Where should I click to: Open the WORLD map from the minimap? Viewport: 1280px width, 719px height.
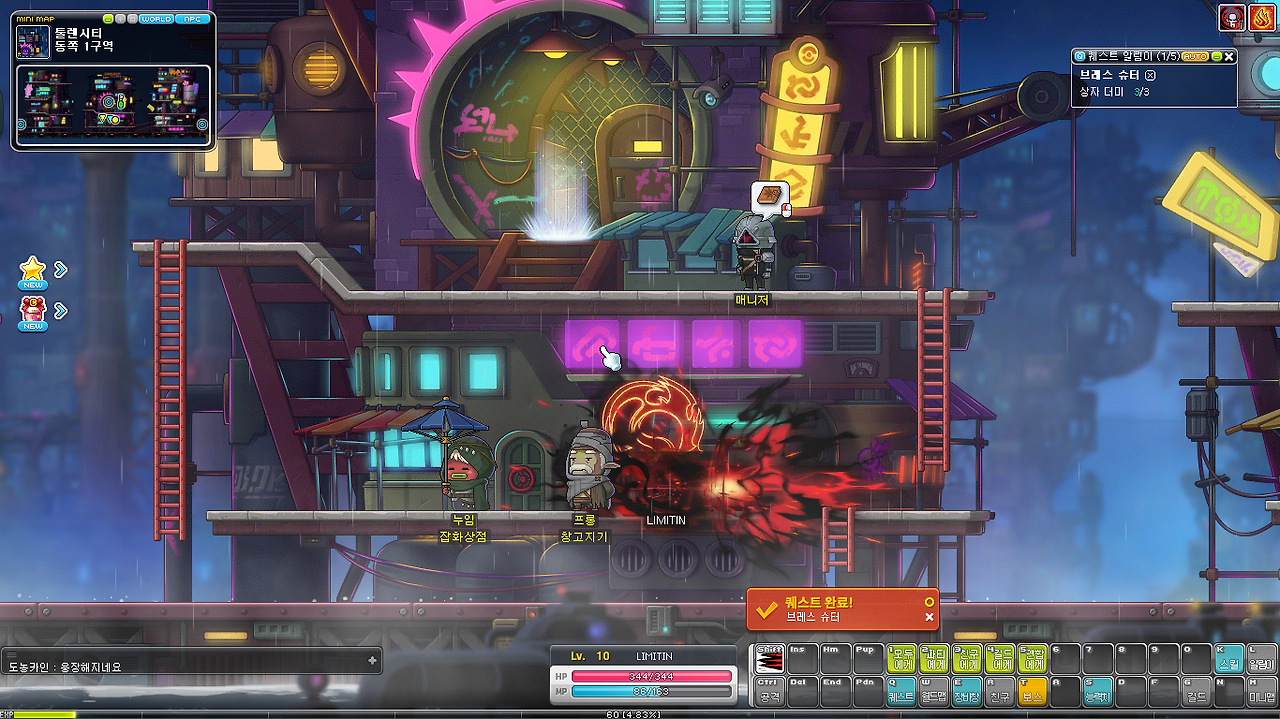click(x=156, y=19)
